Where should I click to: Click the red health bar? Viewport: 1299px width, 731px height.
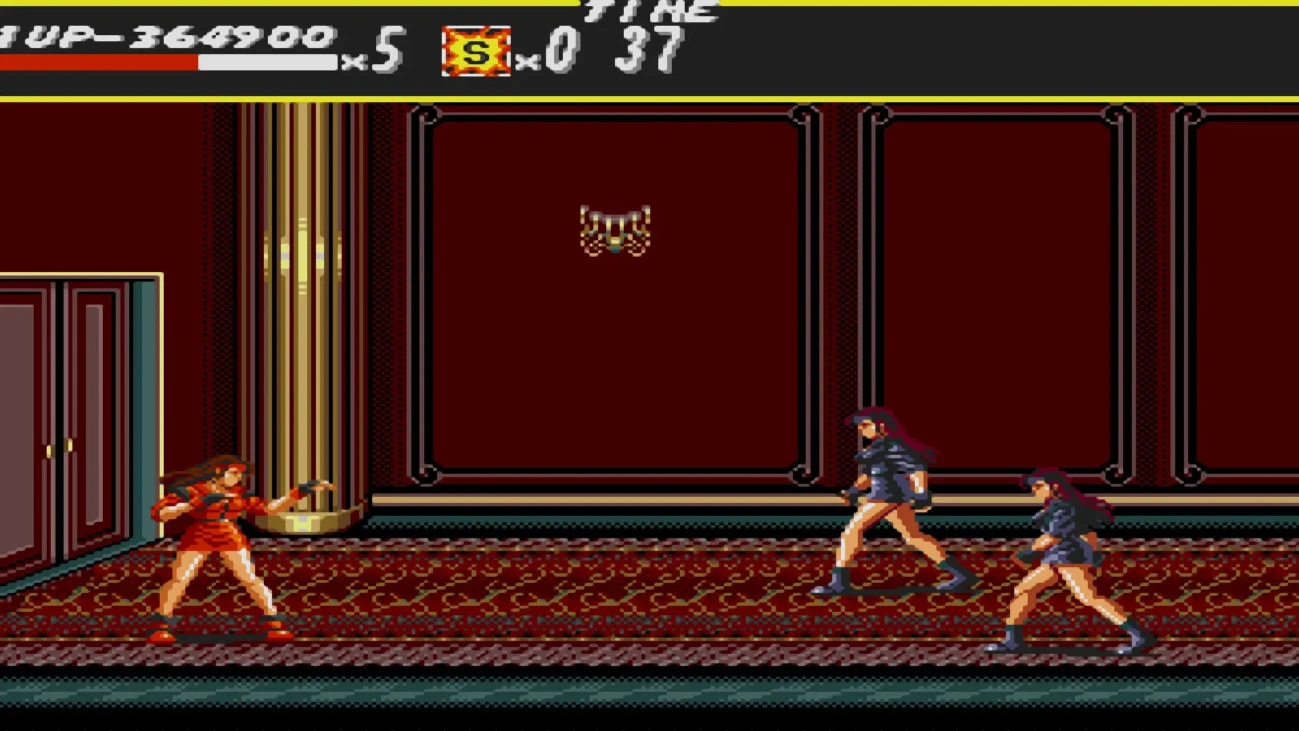click(100, 63)
